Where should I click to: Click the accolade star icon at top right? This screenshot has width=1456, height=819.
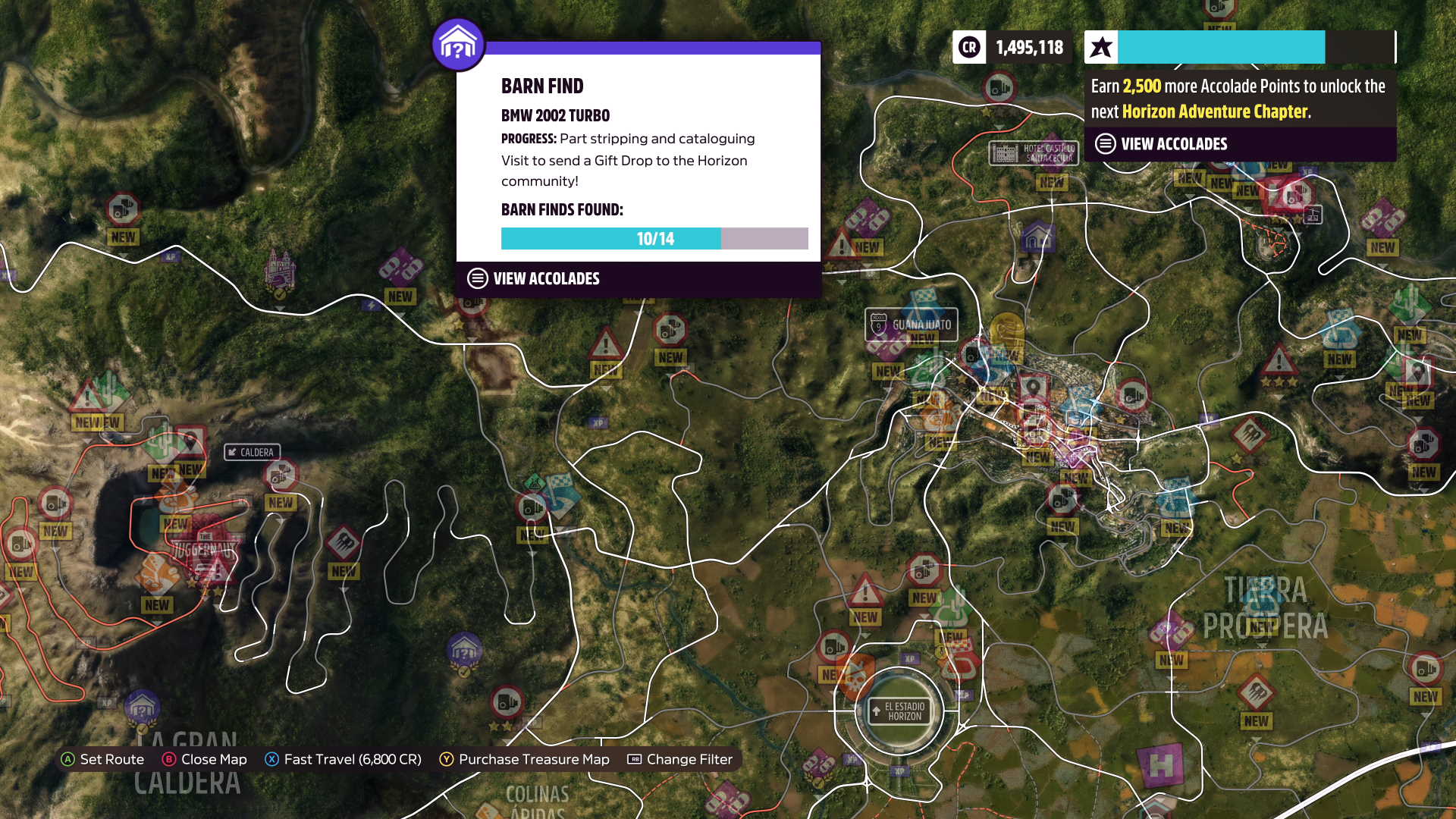pyautogui.click(x=1099, y=47)
